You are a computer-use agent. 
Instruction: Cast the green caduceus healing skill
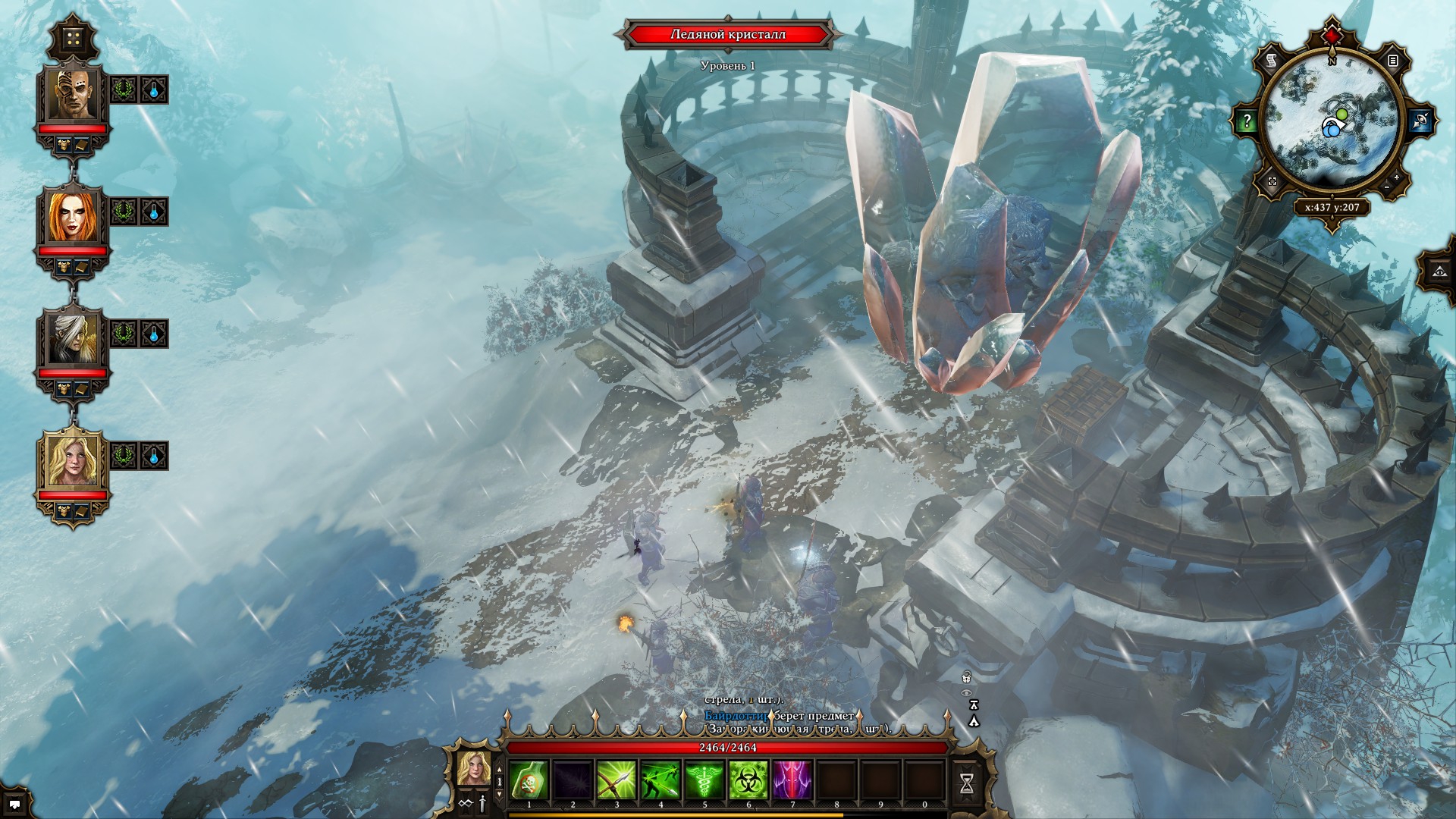click(704, 780)
